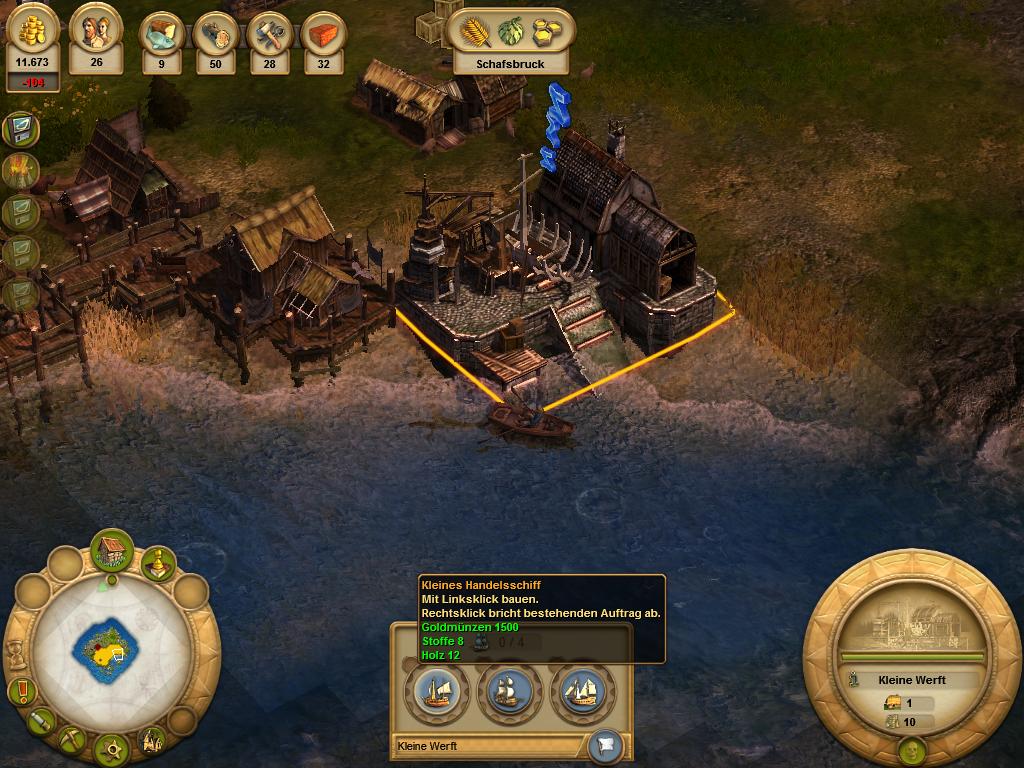Open the fire alert notification icon
This screenshot has height=768, width=1024.
[20, 170]
